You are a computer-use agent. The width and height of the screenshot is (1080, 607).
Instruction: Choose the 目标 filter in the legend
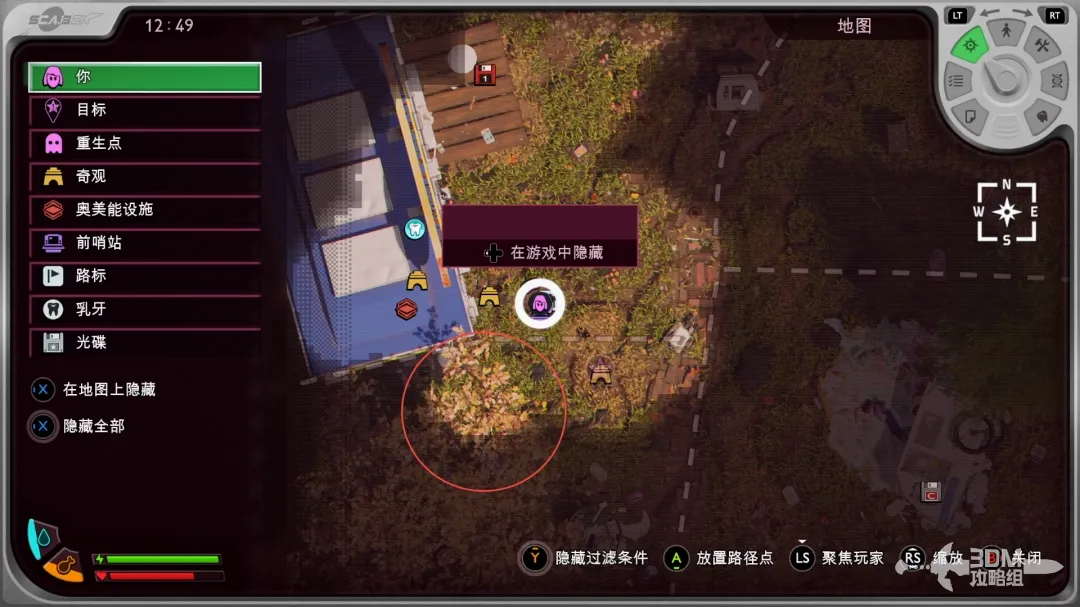click(x=145, y=110)
